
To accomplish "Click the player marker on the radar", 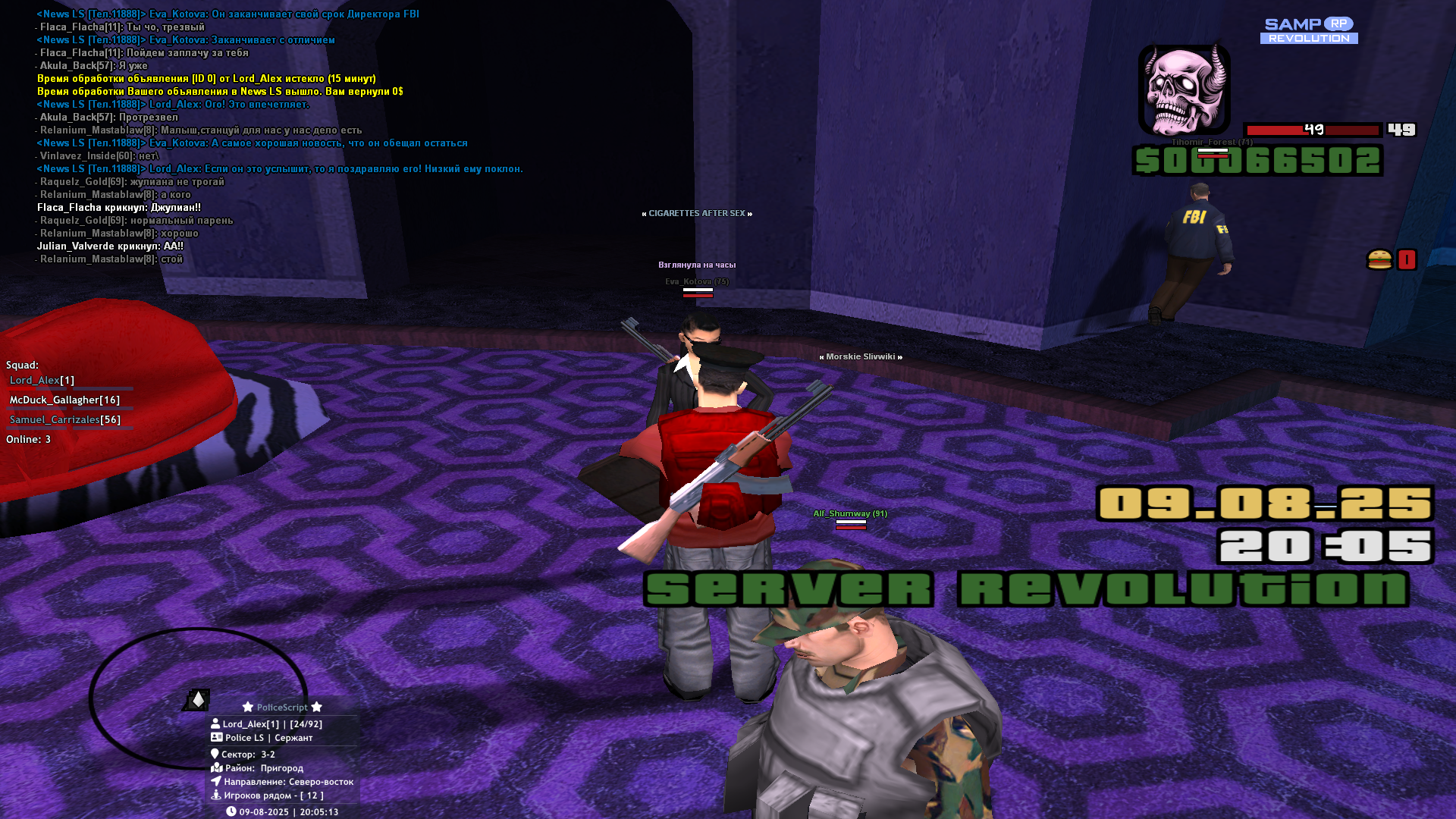I will (x=198, y=699).
